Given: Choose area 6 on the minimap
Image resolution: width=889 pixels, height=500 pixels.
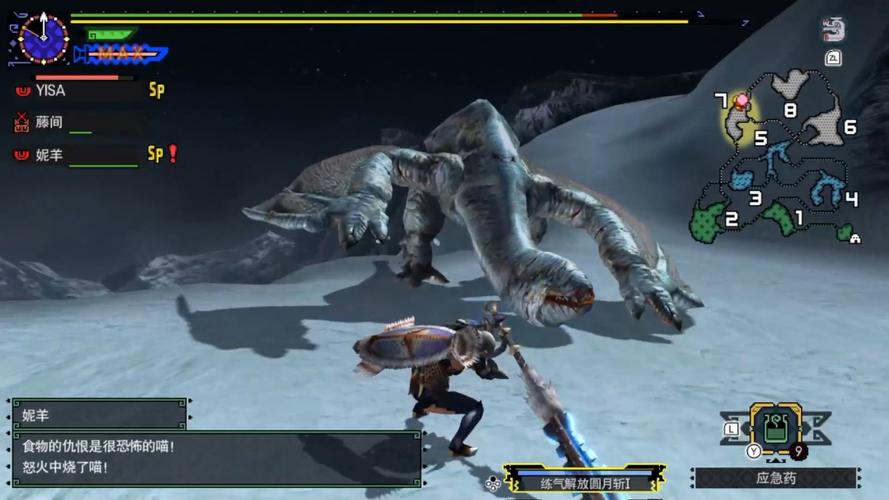Looking at the screenshot, I should (849, 127).
